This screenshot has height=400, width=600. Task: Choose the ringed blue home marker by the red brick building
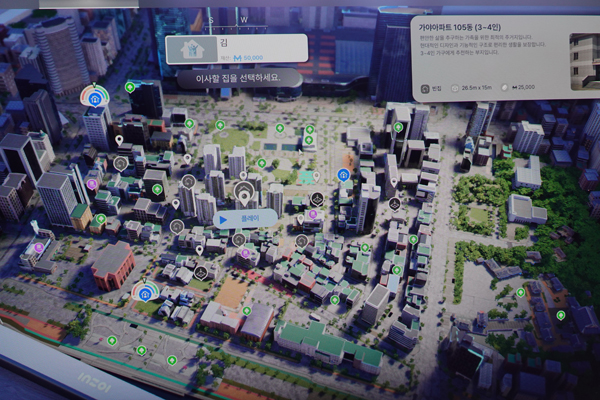click(x=145, y=293)
